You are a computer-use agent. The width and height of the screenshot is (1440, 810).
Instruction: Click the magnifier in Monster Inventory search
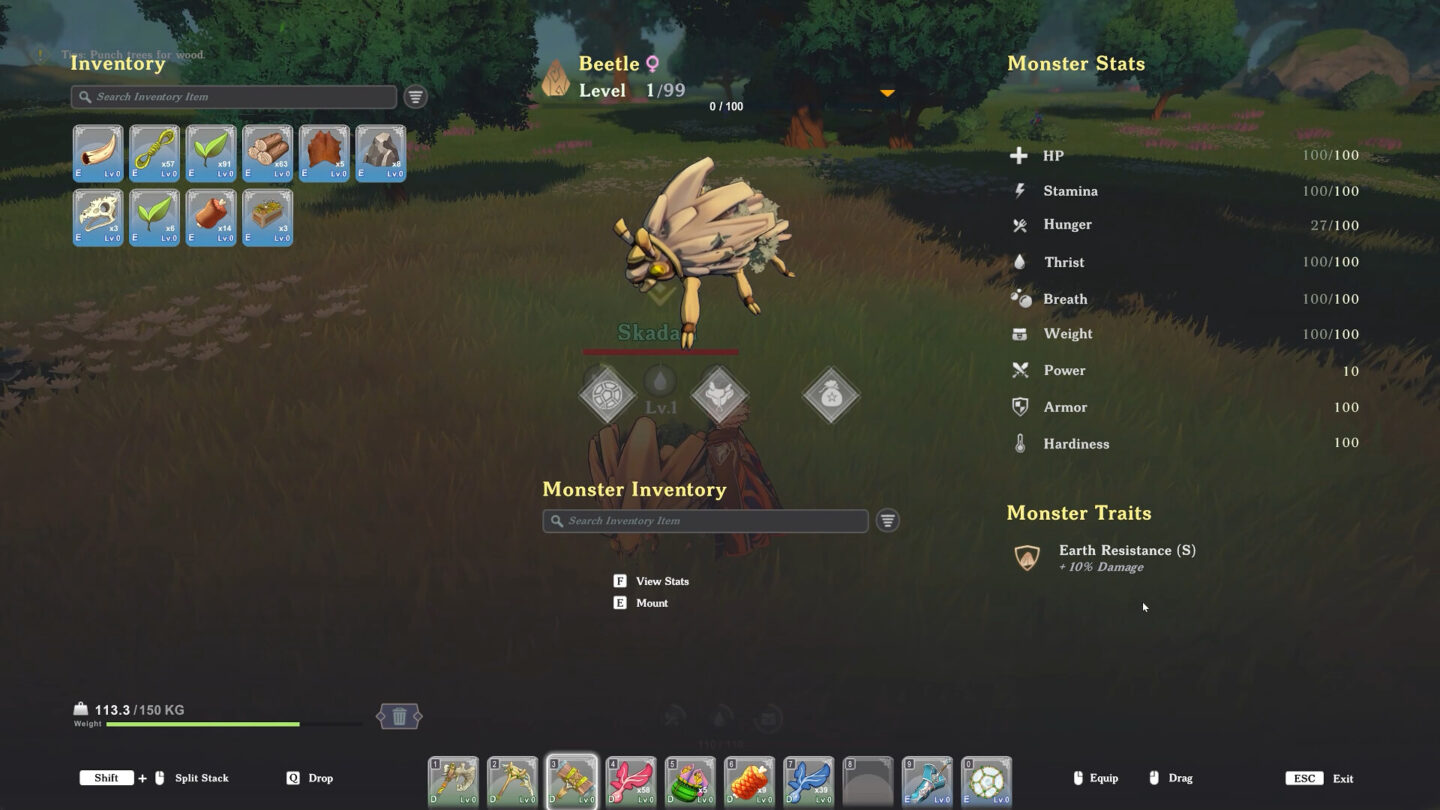(x=556, y=520)
